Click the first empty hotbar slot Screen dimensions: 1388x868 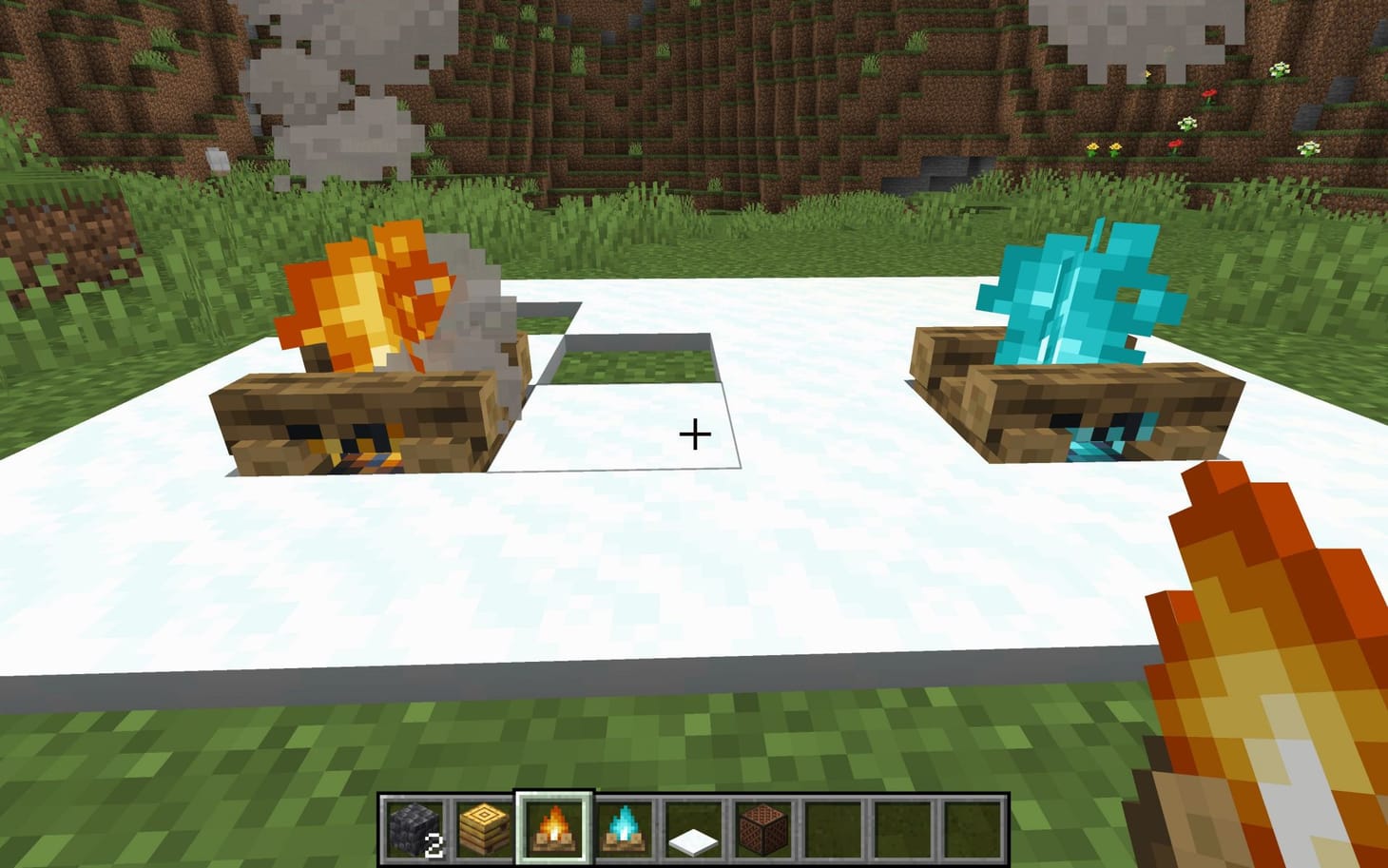click(x=831, y=826)
